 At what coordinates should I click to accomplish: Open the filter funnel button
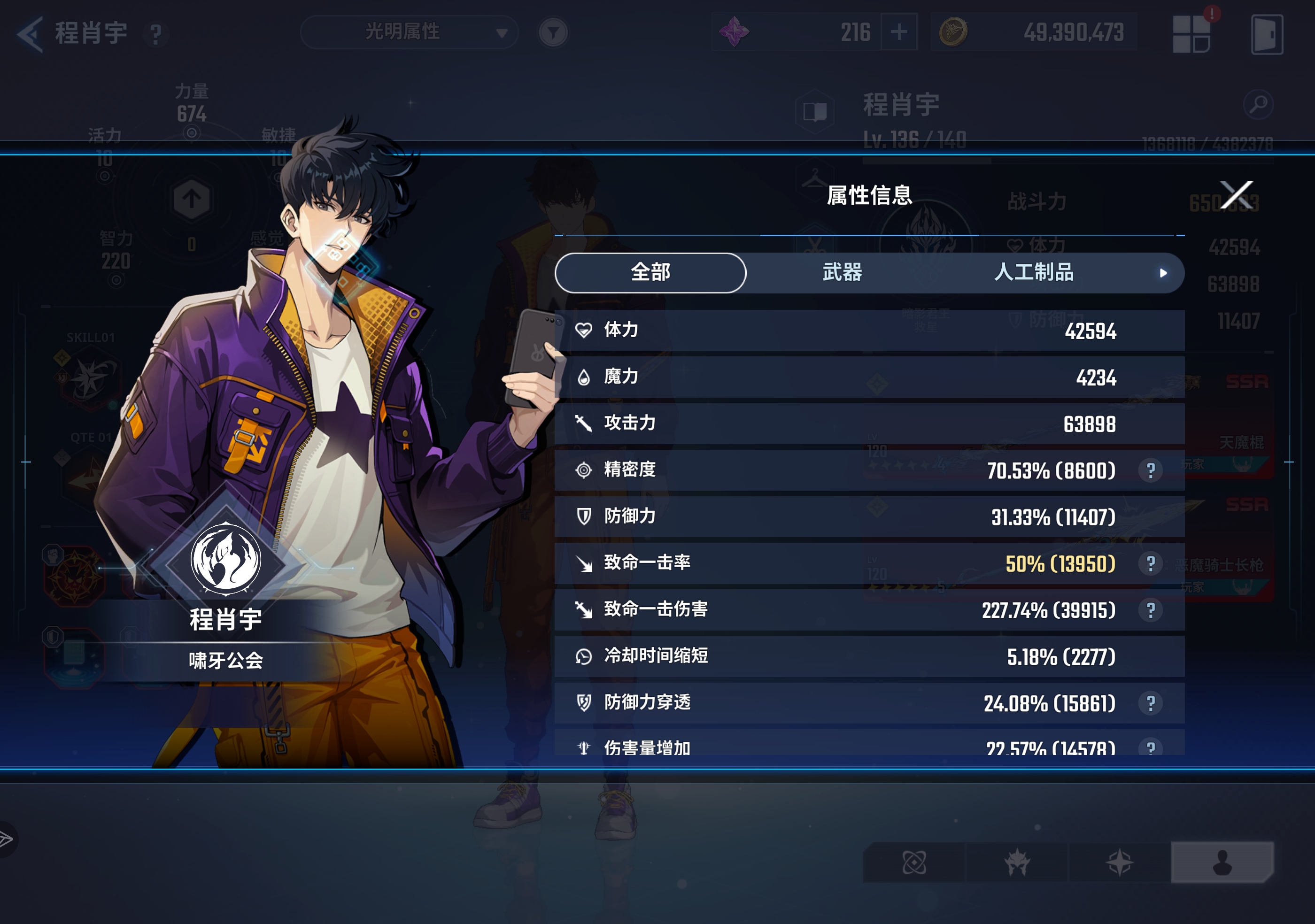click(x=553, y=33)
